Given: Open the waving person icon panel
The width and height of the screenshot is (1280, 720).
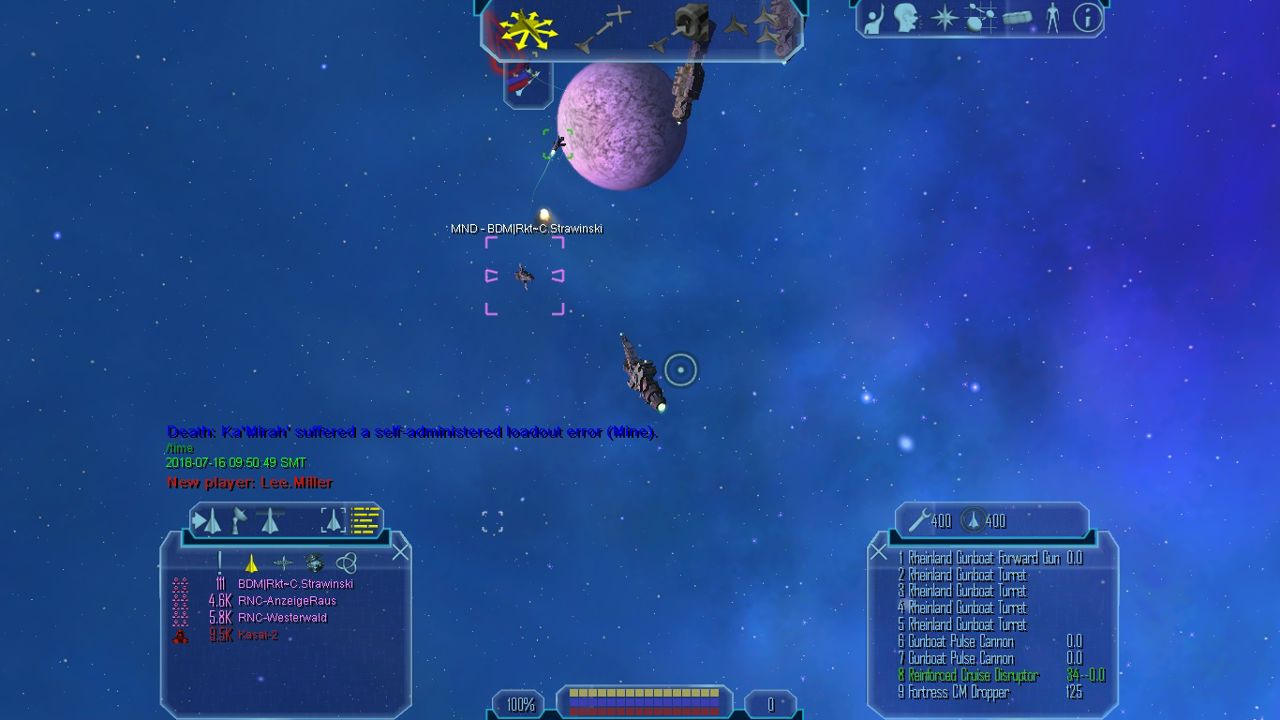Looking at the screenshot, I should (873, 18).
